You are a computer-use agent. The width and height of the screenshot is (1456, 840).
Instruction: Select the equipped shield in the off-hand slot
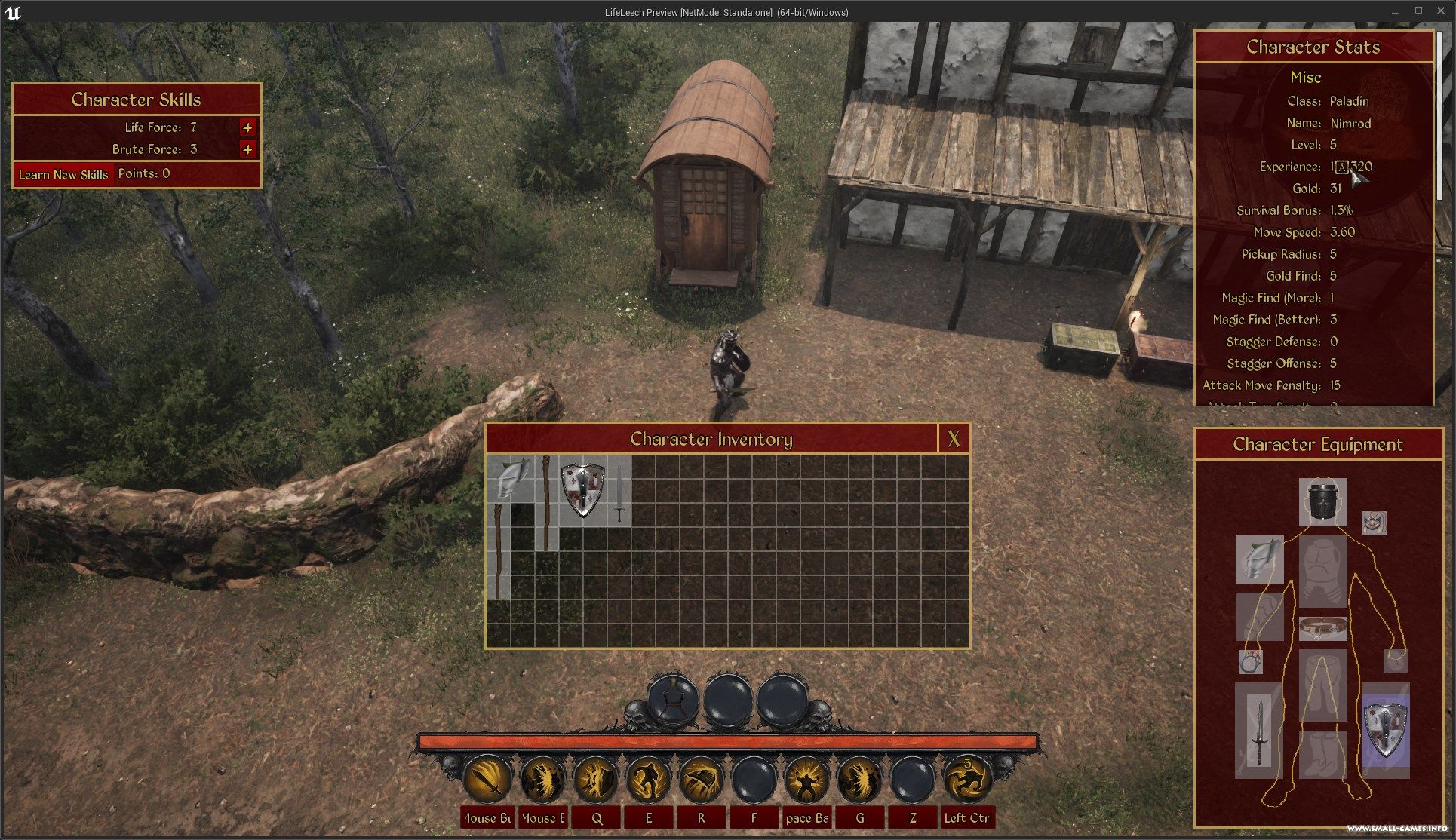(1385, 730)
